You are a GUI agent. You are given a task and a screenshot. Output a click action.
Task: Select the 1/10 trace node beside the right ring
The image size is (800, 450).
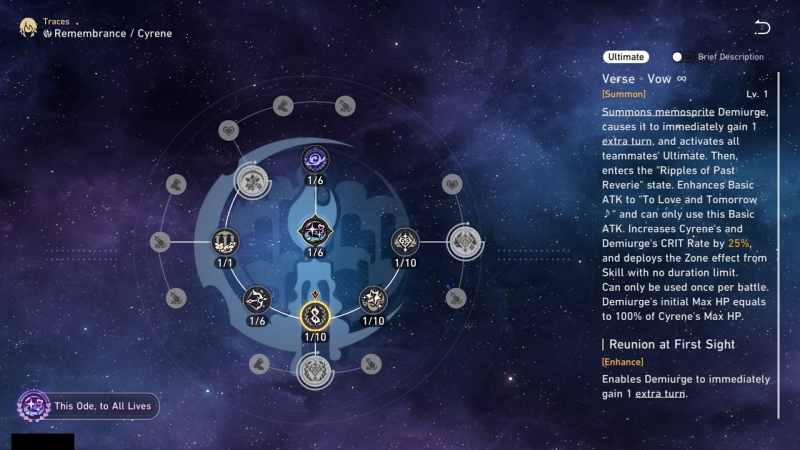(x=405, y=241)
